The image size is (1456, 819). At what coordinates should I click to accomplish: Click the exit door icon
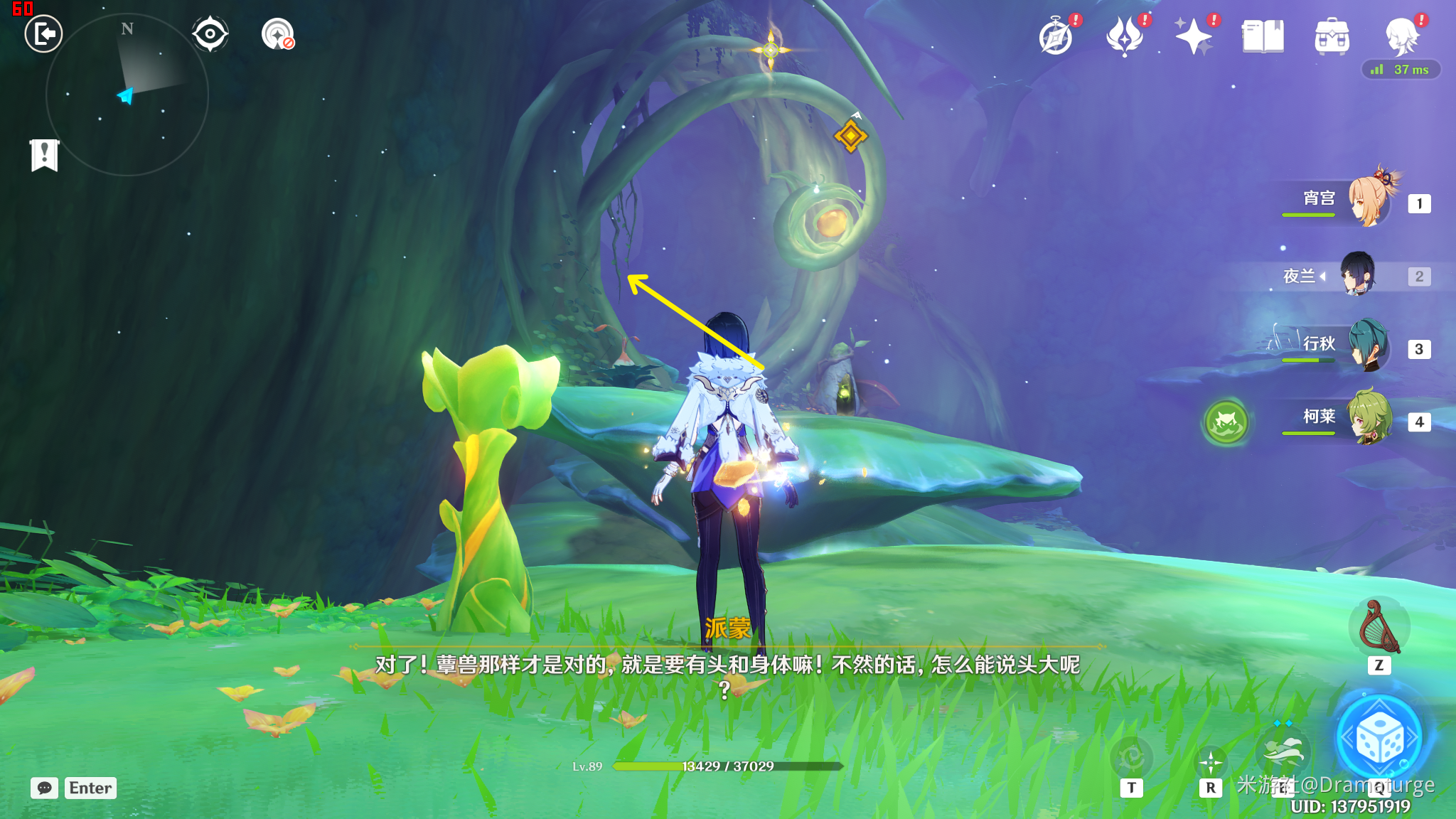(x=43, y=34)
